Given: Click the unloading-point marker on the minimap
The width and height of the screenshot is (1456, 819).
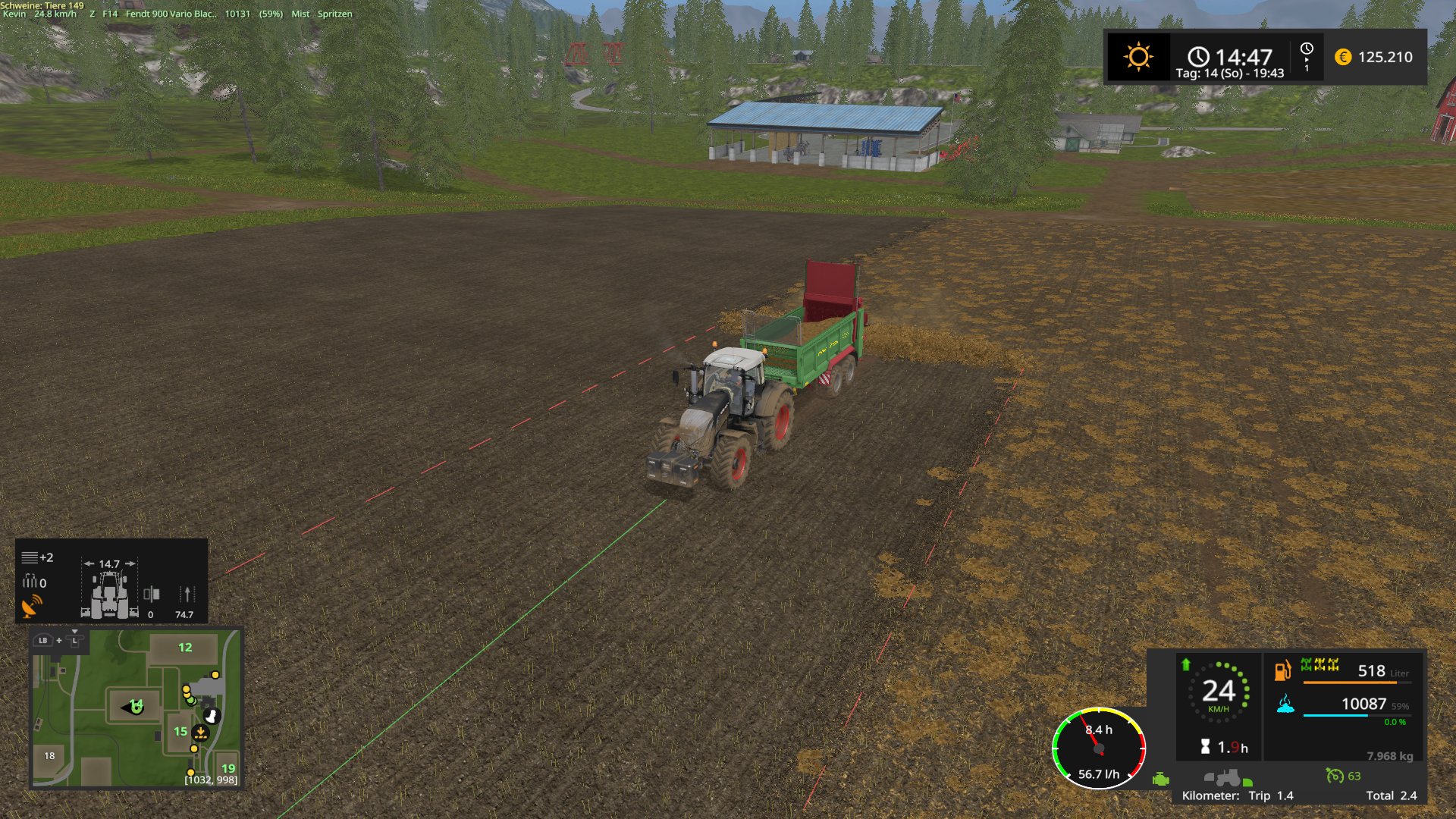Looking at the screenshot, I should point(200,733).
